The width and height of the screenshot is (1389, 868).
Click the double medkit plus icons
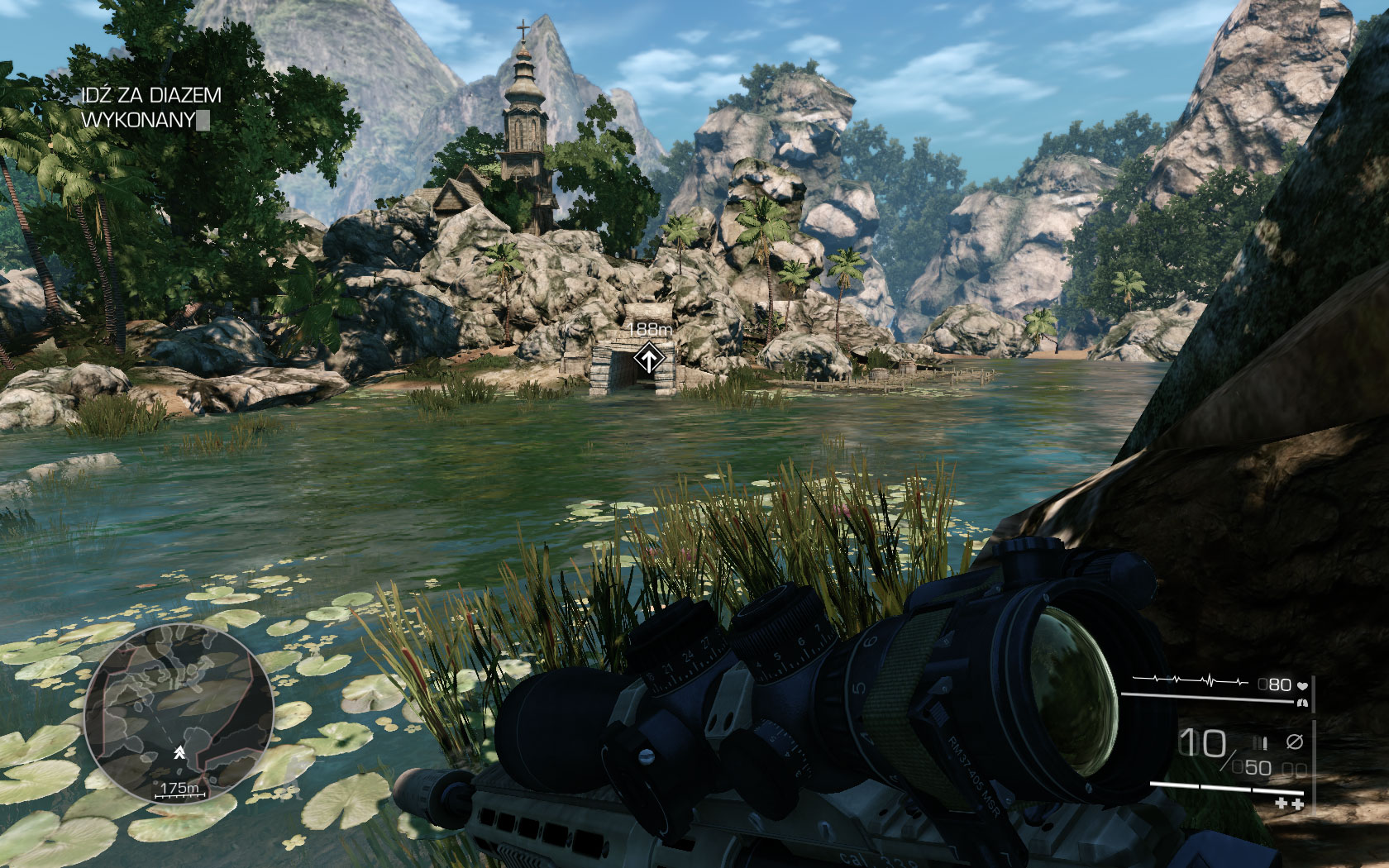point(1290,804)
